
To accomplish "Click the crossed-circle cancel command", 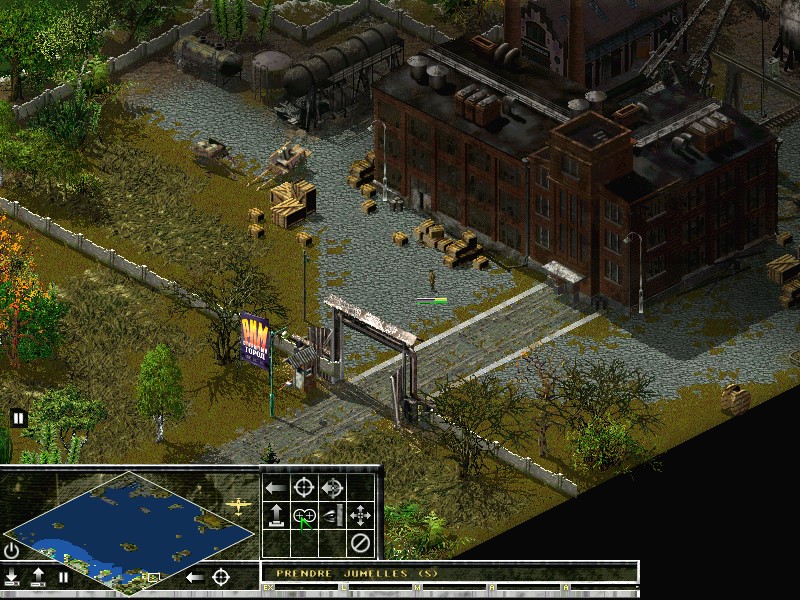I will (360, 544).
